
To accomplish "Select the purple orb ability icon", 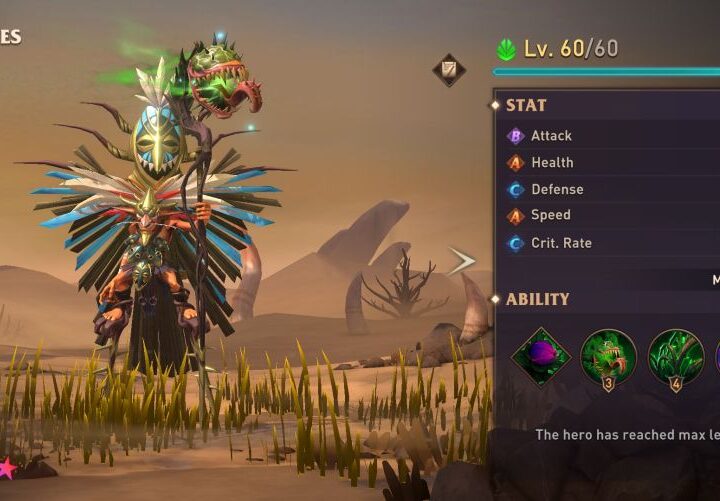I will tap(541, 357).
